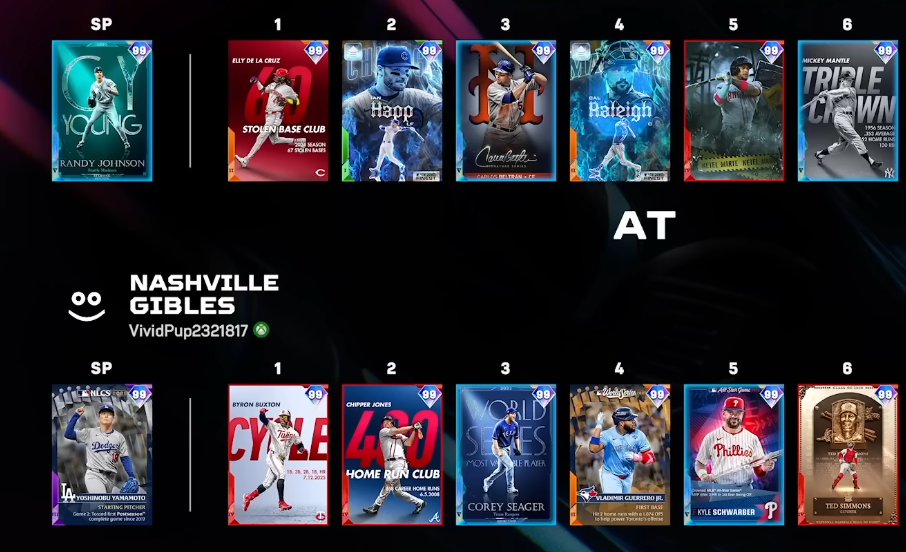This screenshot has height=552, width=906.
Task: Choose the Ted Simmons plaque card
Action: pos(848,455)
